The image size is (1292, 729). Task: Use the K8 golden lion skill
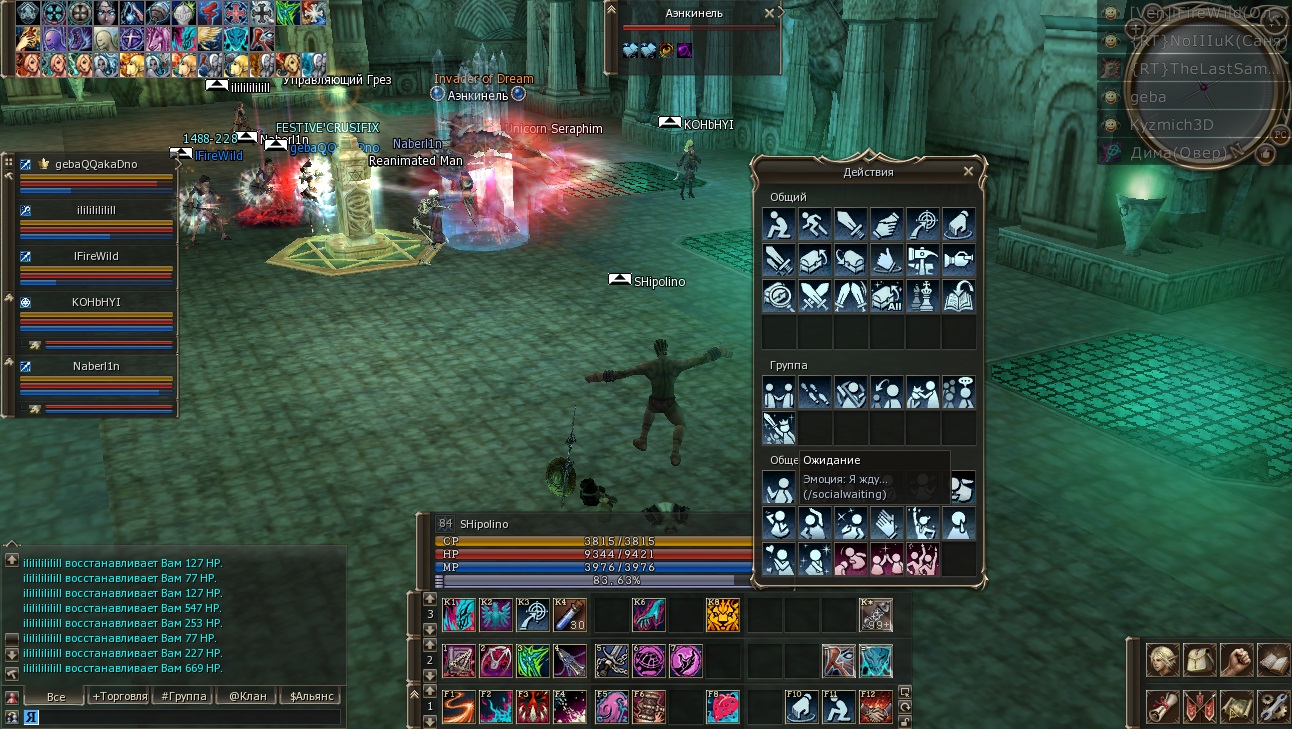coord(722,615)
